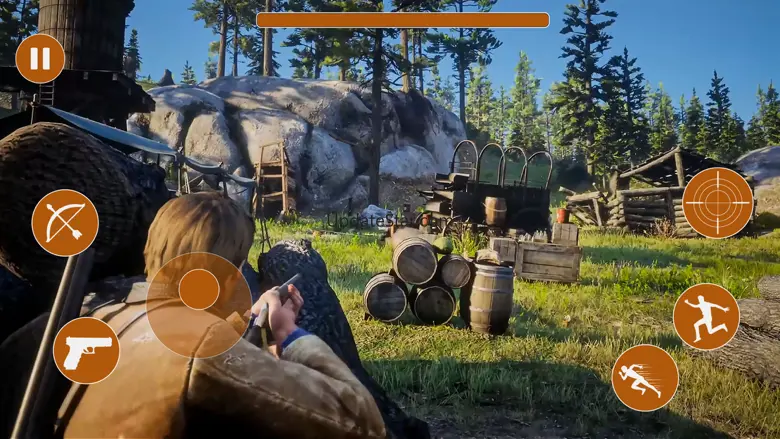Tap the virtual joystick center knob
The height and width of the screenshot is (439, 780).
(199, 290)
